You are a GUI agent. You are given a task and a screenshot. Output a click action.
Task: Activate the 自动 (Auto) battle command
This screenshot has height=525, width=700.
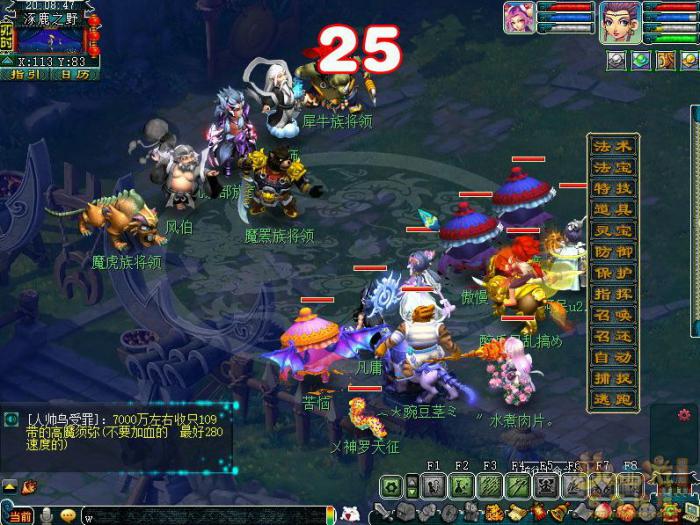coord(613,357)
